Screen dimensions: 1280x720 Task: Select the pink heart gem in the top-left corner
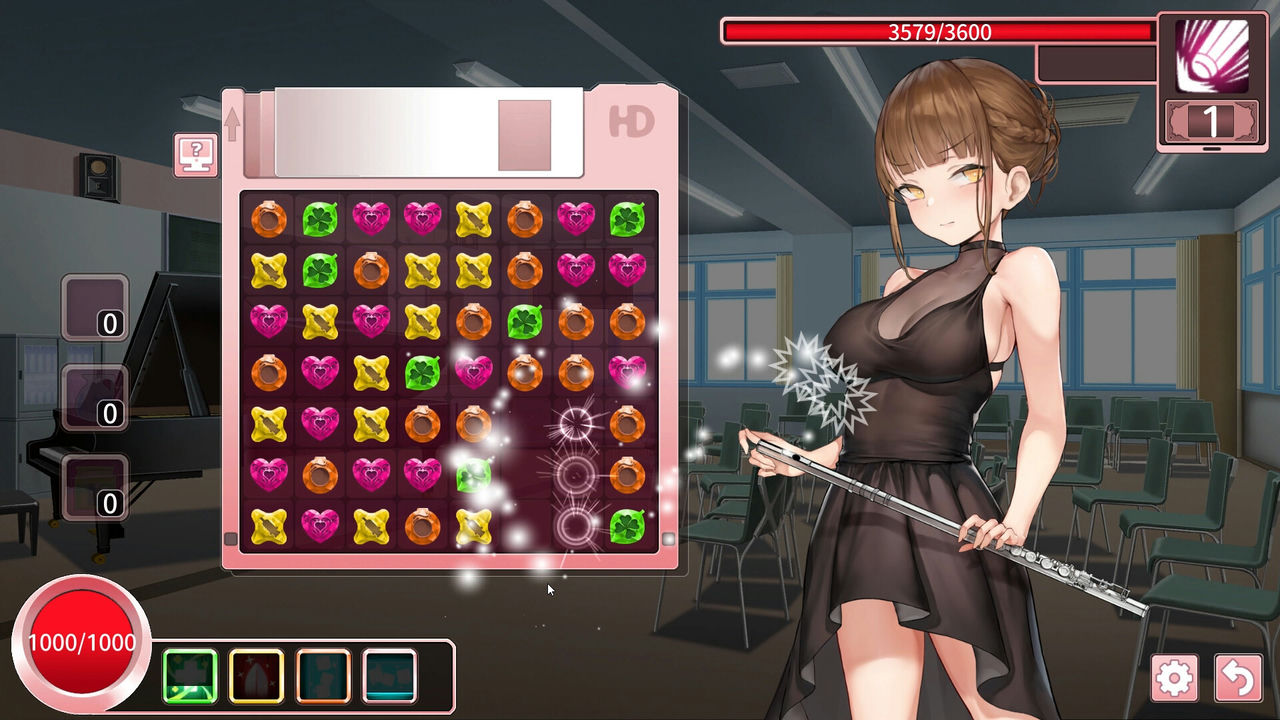click(x=372, y=218)
